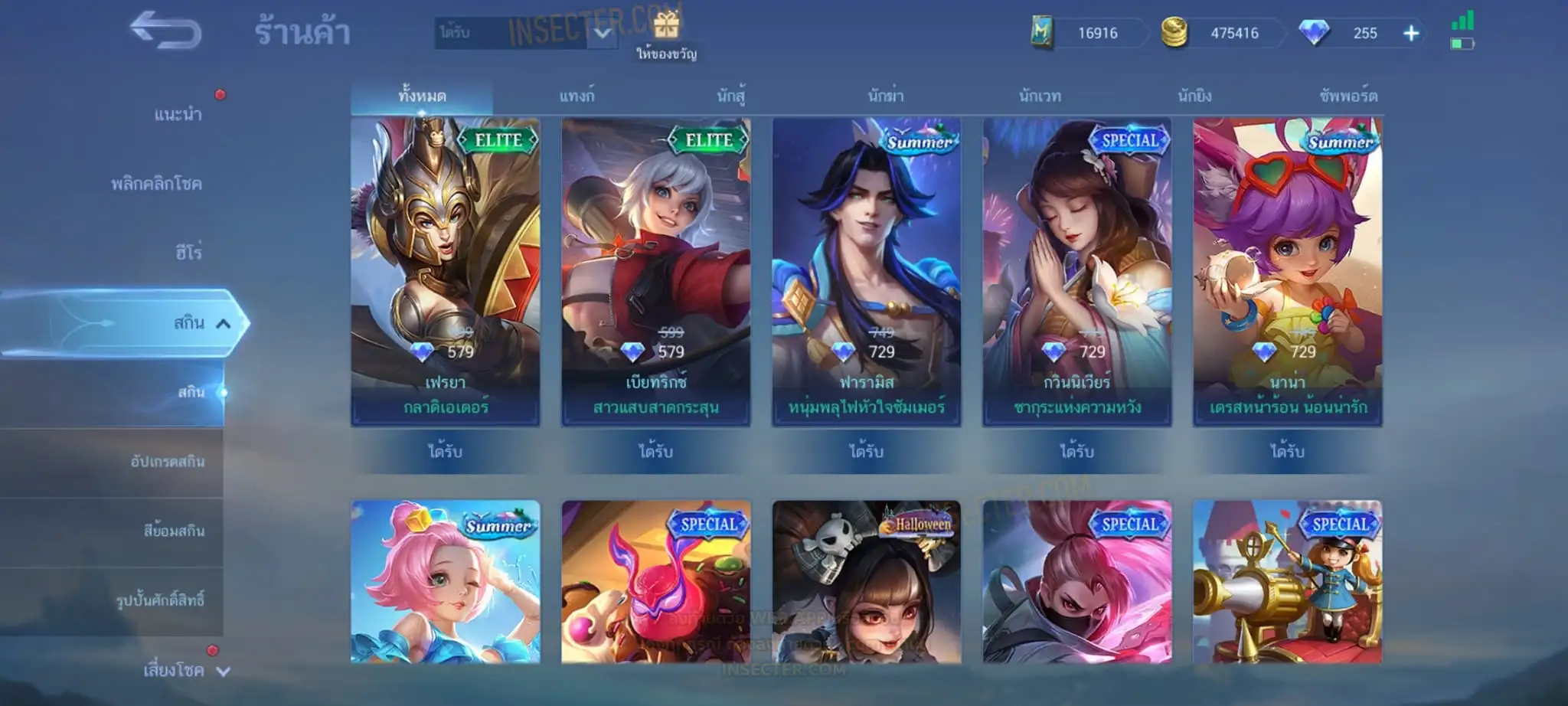Viewport: 1568px width, 706px height.
Task: Open the แนะนำ shop section
Action: [178, 115]
